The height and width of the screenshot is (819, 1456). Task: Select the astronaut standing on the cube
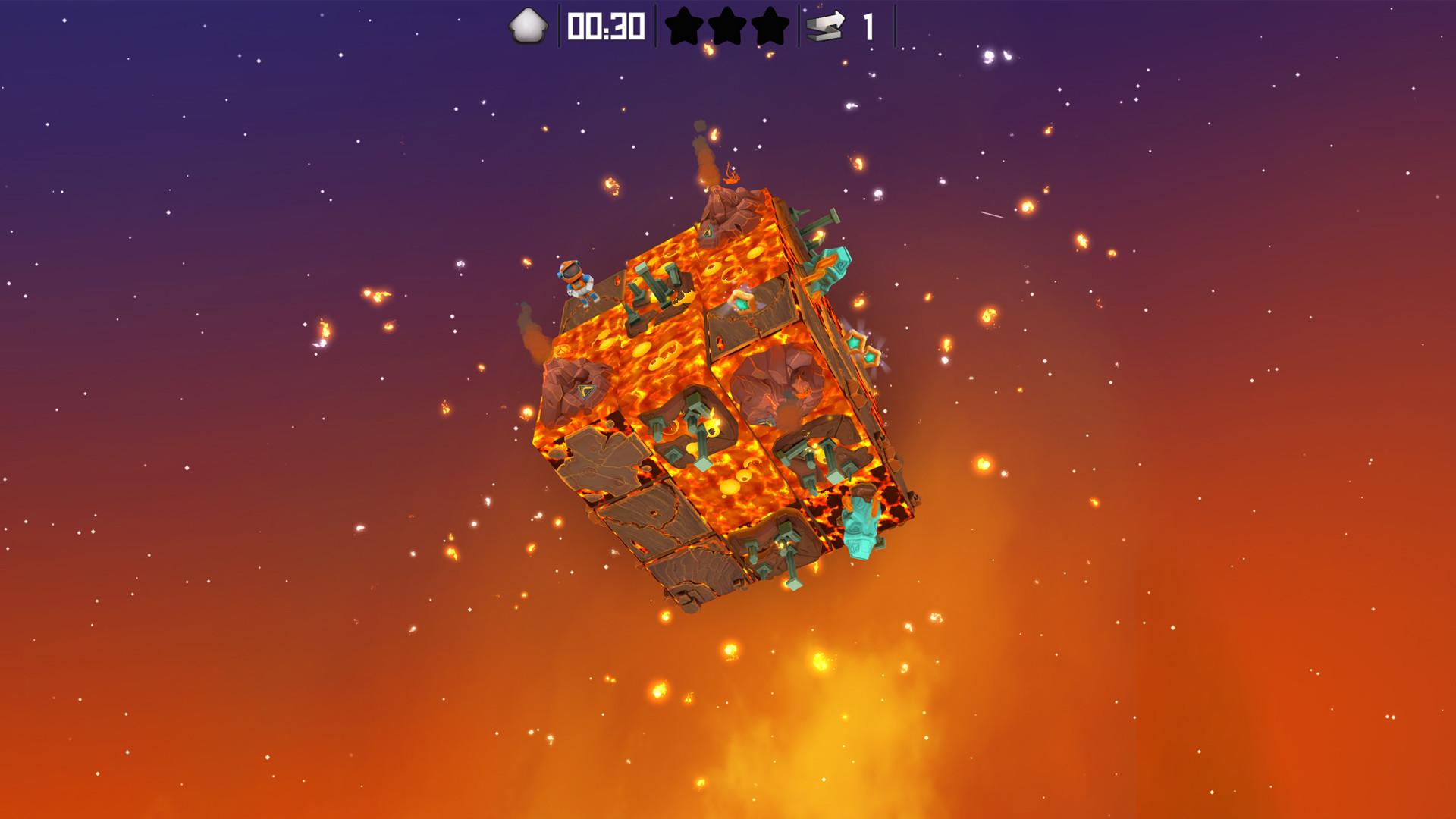576,283
